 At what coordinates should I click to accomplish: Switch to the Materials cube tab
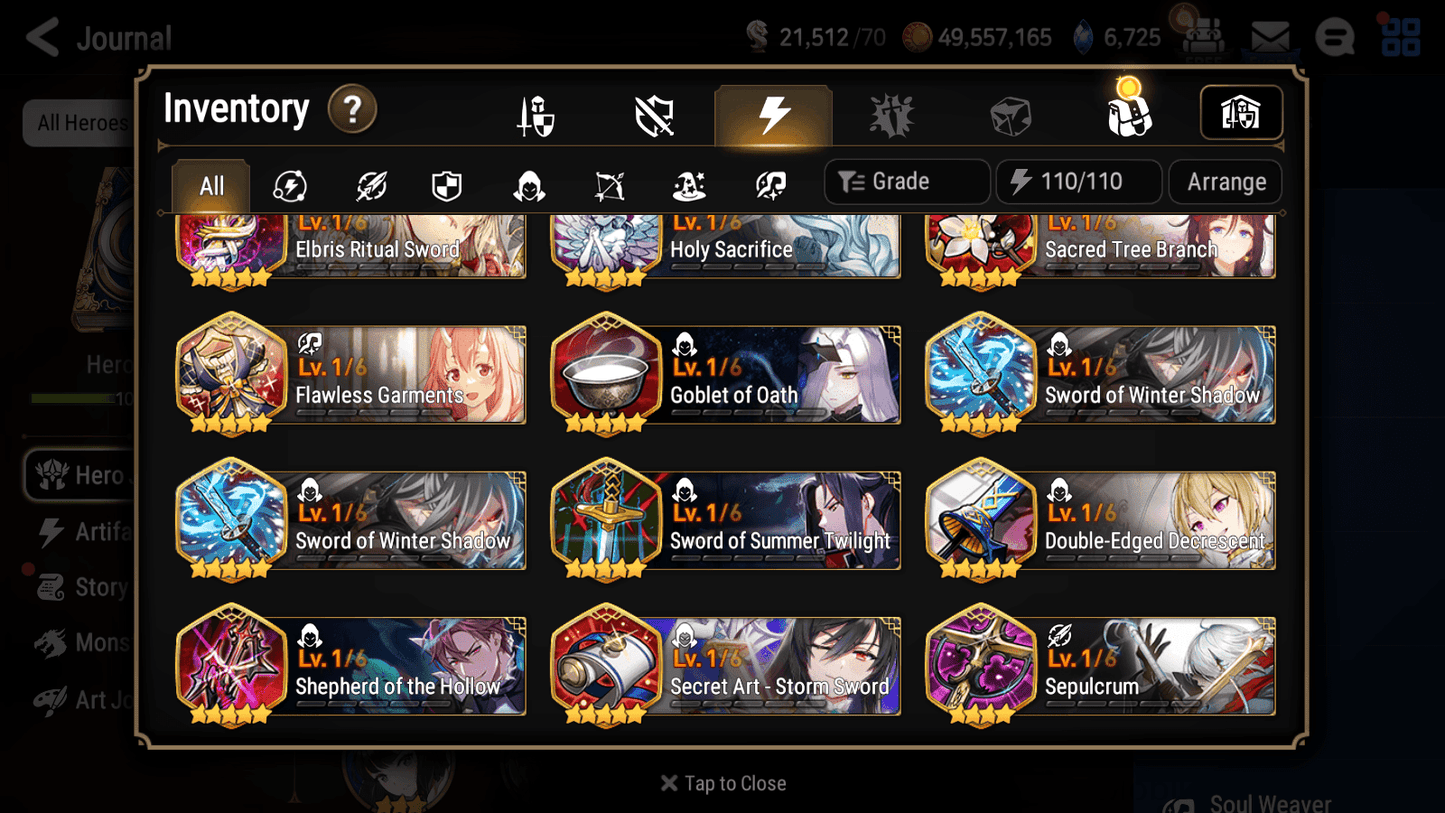click(x=1010, y=113)
